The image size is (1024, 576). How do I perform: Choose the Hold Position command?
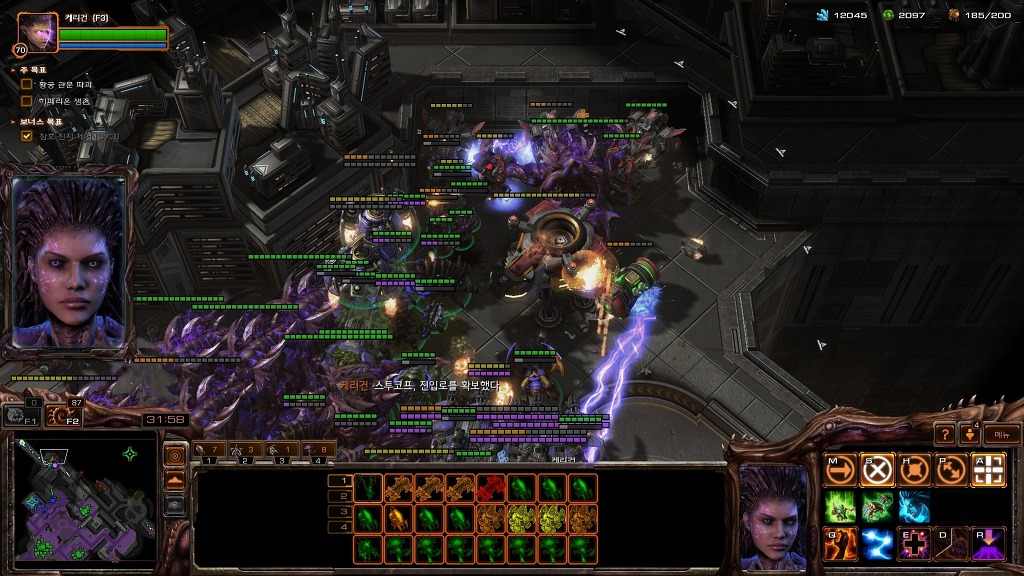coord(914,470)
